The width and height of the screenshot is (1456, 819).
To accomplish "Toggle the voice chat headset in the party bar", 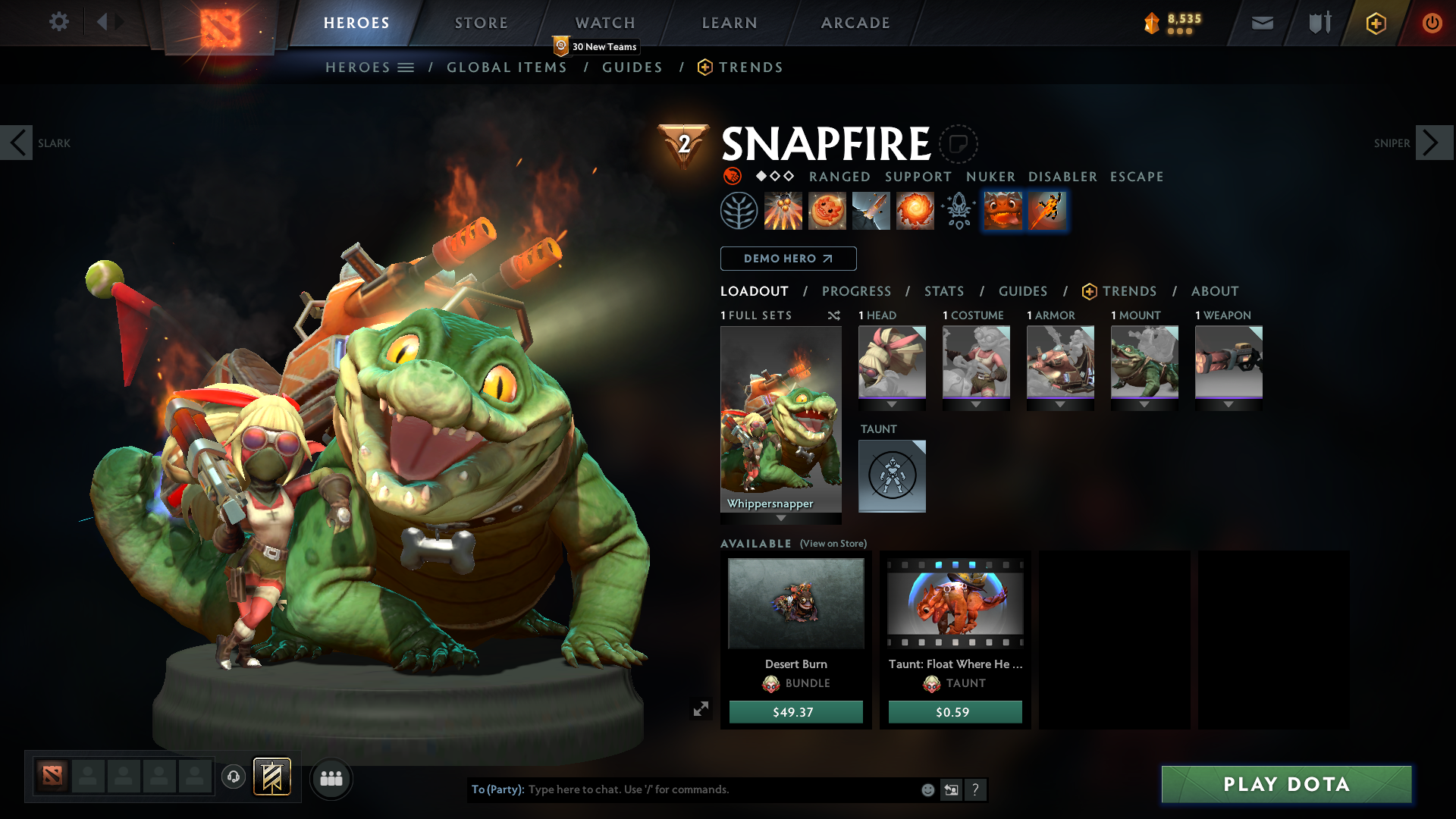I will pyautogui.click(x=234, y=777).
